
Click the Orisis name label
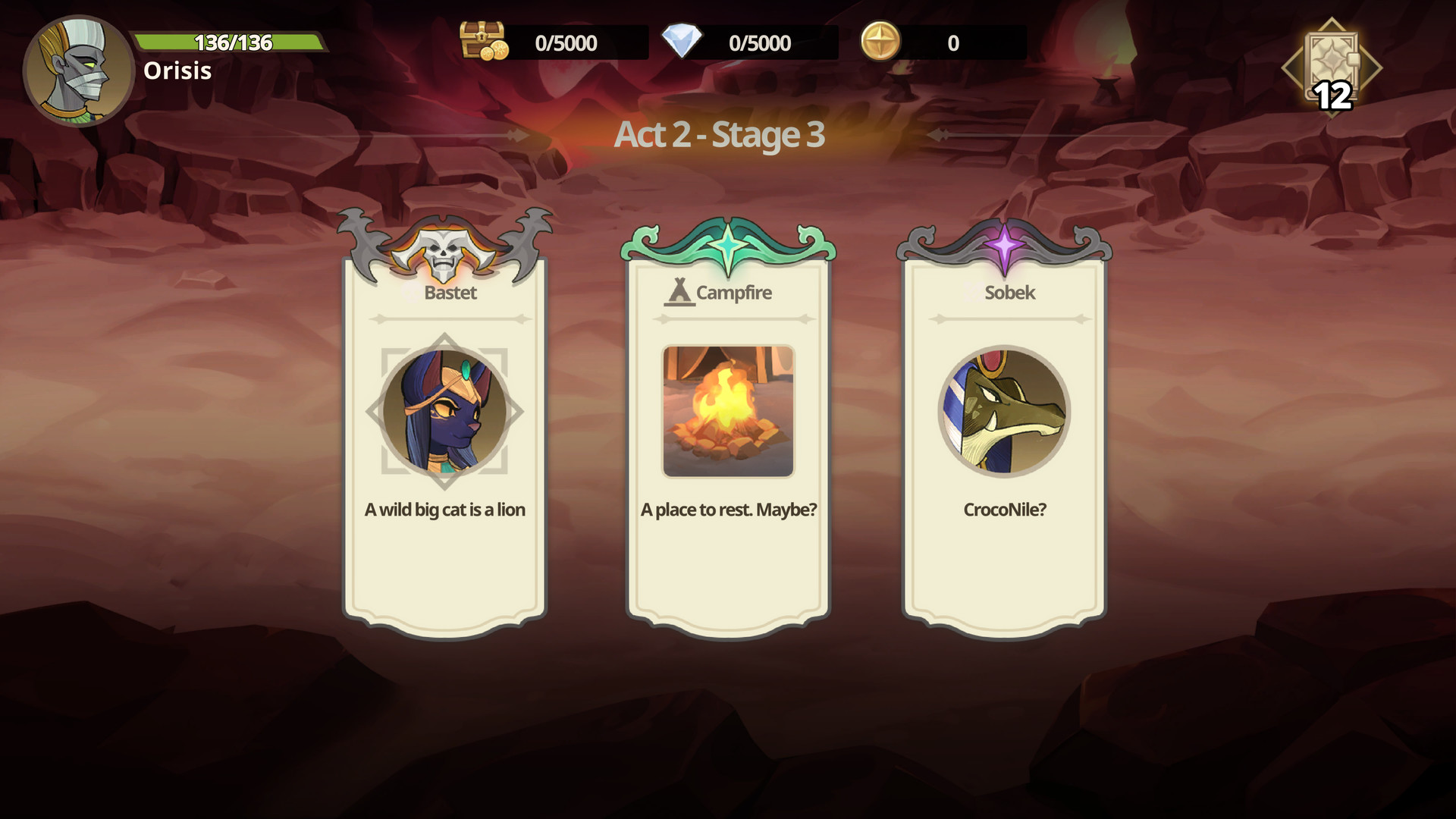[x=178, y=72]
